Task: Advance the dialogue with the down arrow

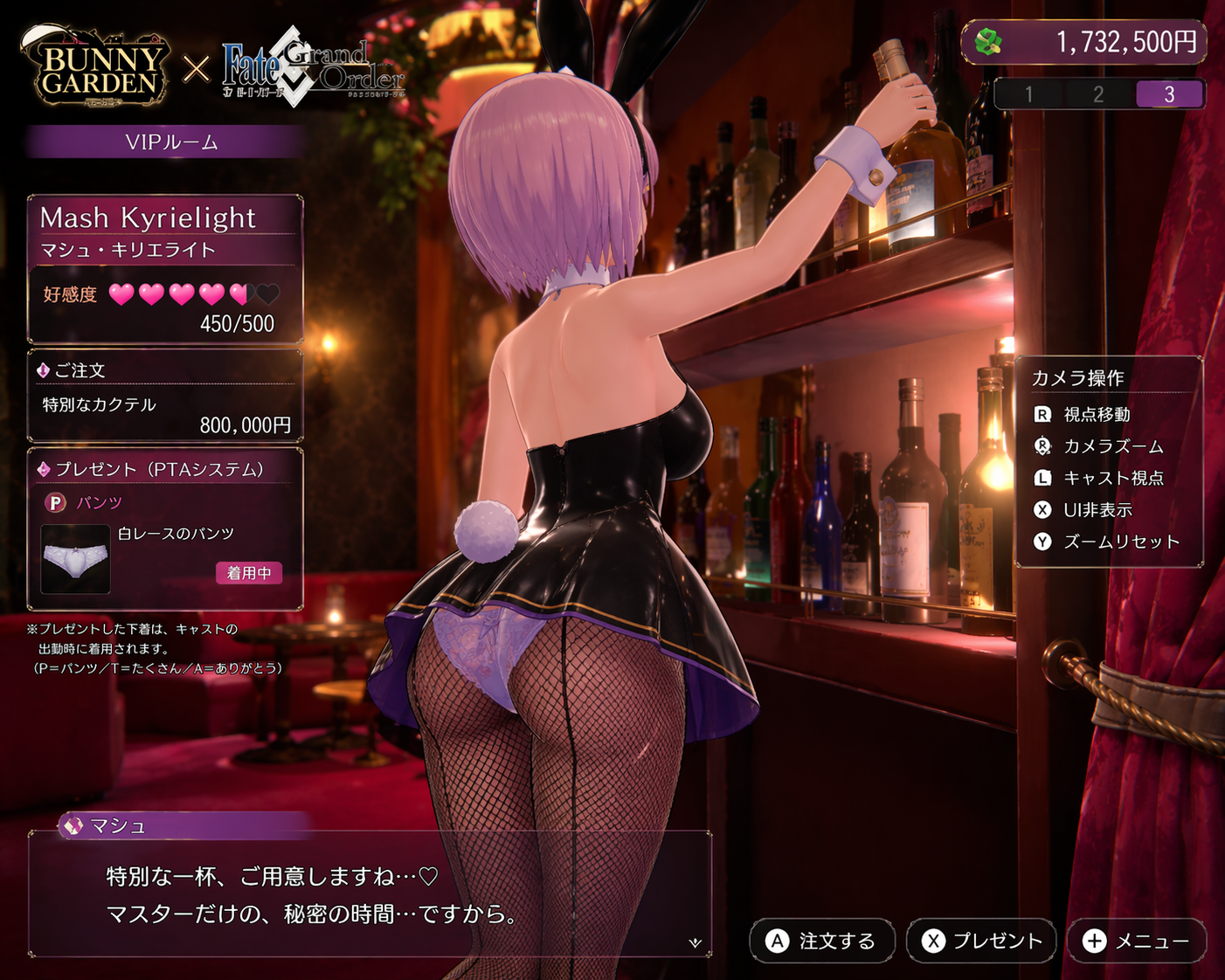Action: click(x=696, y=942)
